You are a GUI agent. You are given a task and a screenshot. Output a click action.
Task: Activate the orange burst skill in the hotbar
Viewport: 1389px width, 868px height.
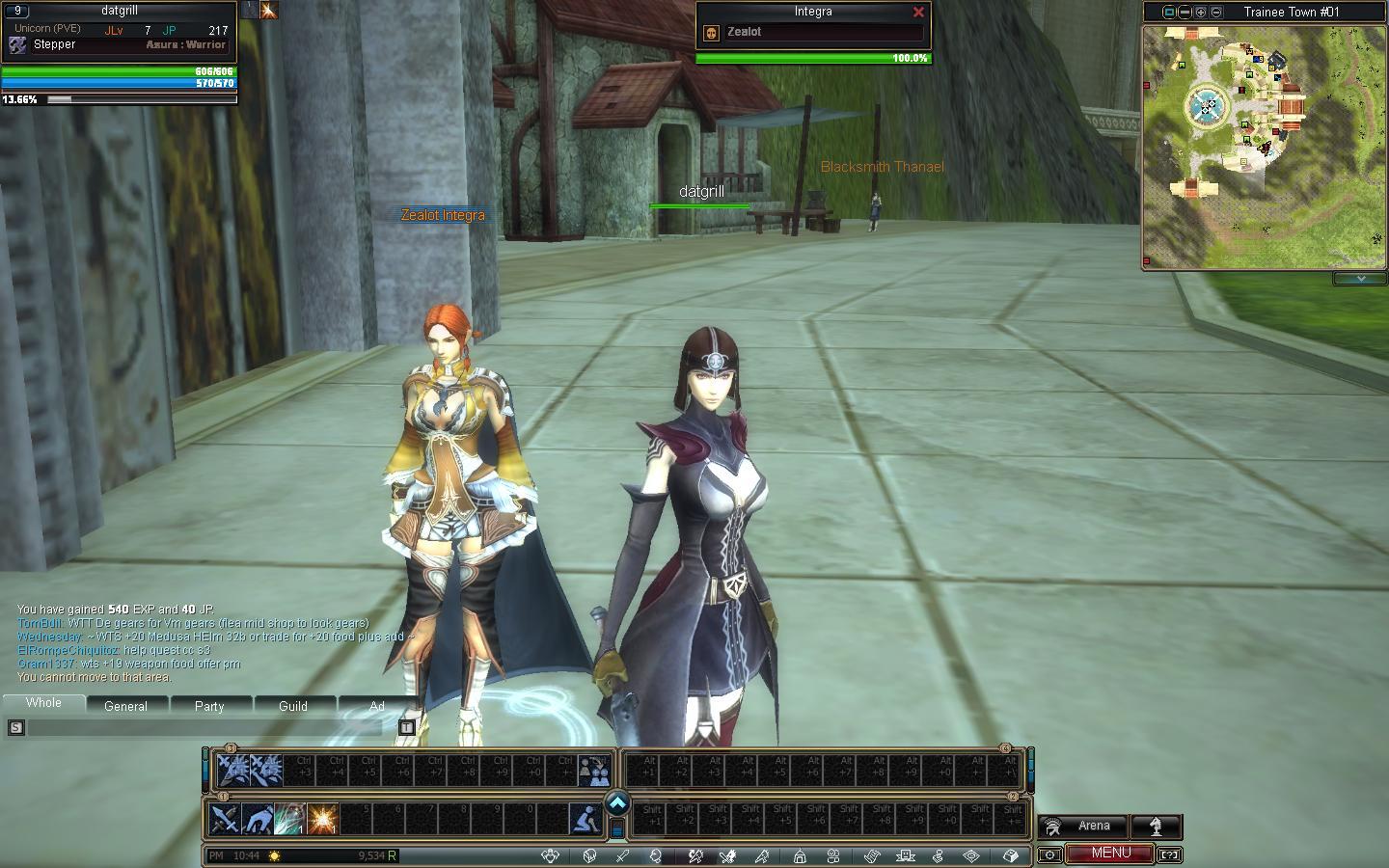point(322,820)
